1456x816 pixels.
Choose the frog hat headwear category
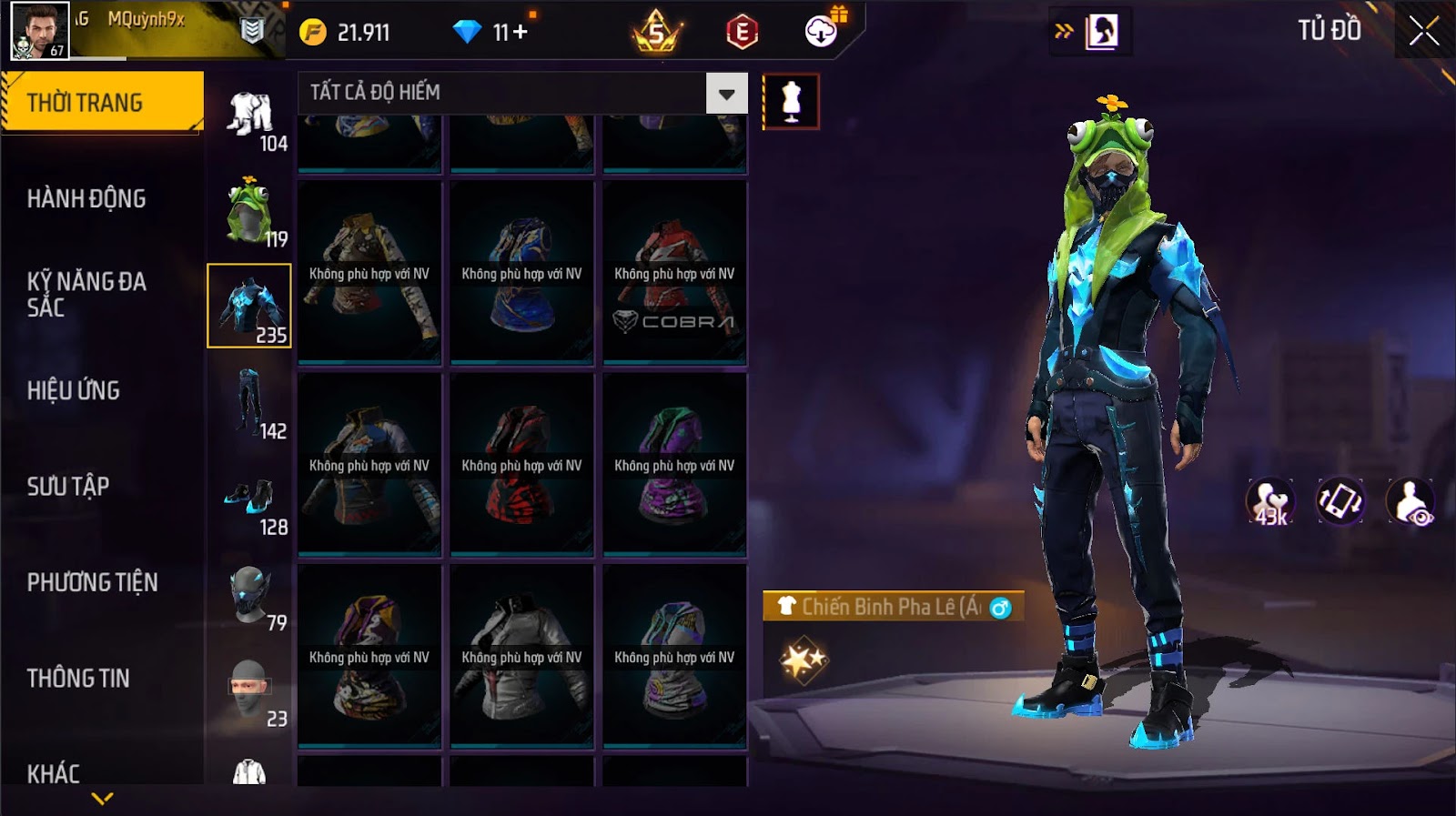(x=249, y=211)
